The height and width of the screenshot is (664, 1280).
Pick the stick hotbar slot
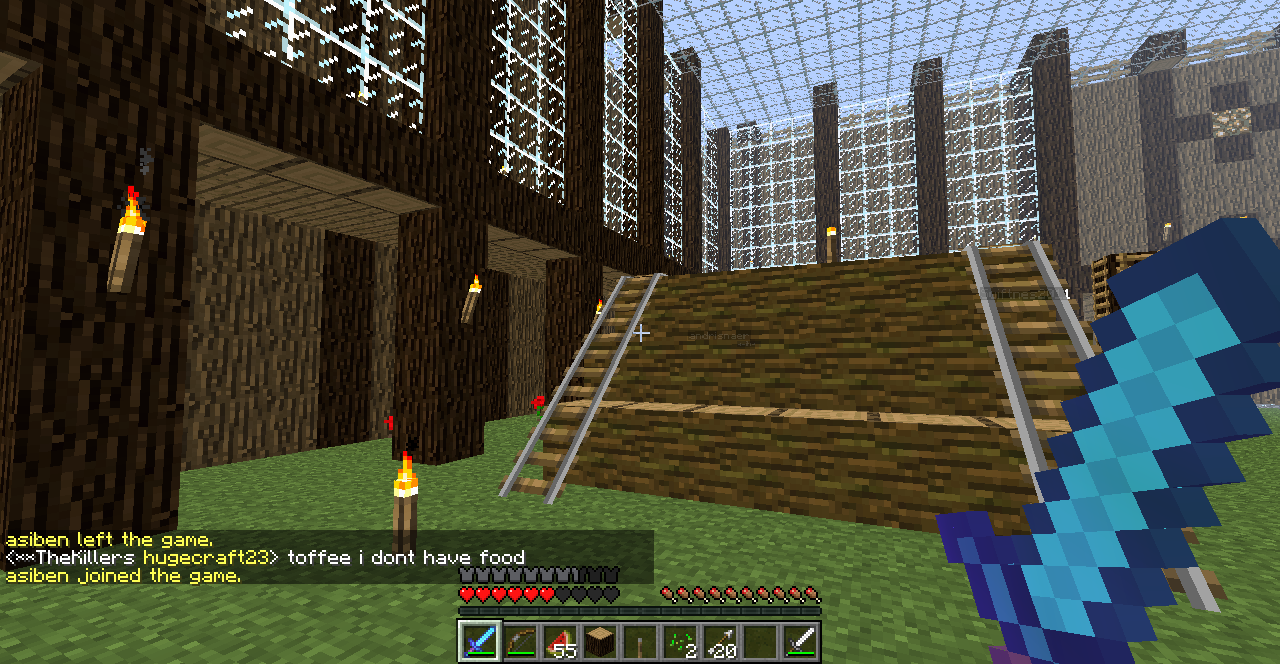[639, 641]
